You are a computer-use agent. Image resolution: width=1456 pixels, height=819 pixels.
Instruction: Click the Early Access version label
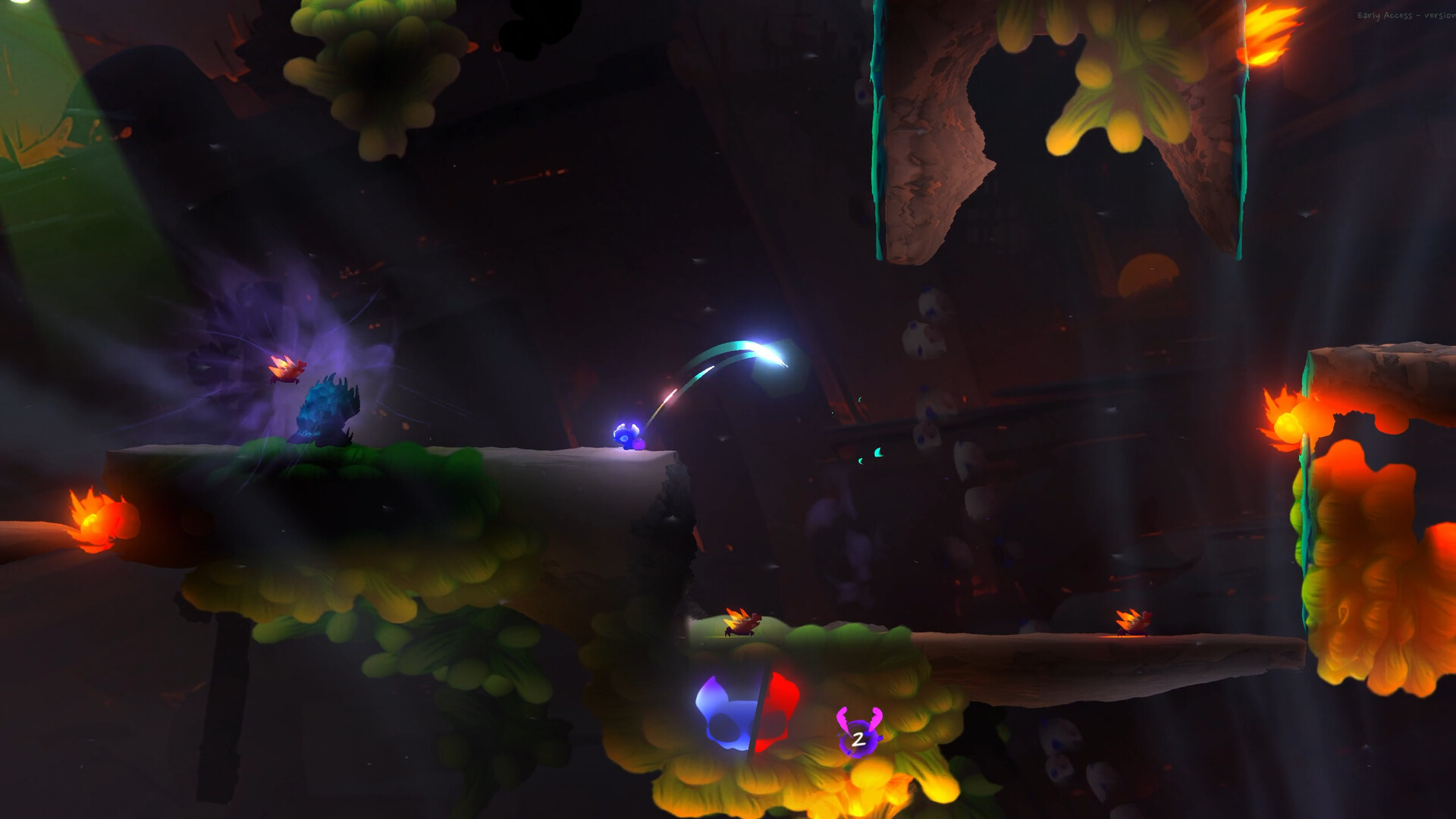tap(1403, 14)
